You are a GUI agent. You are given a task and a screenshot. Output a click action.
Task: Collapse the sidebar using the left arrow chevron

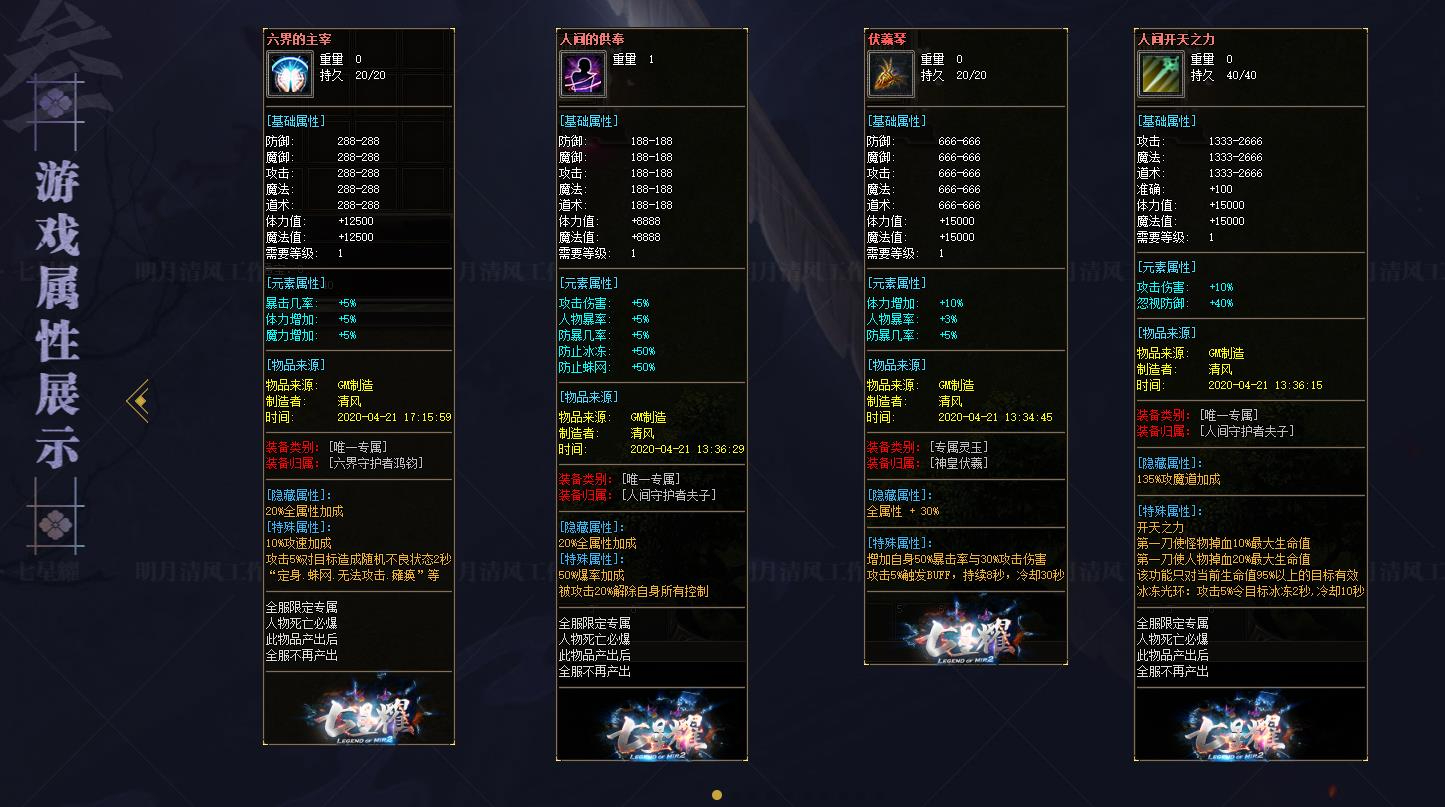(x=136, y=399)
